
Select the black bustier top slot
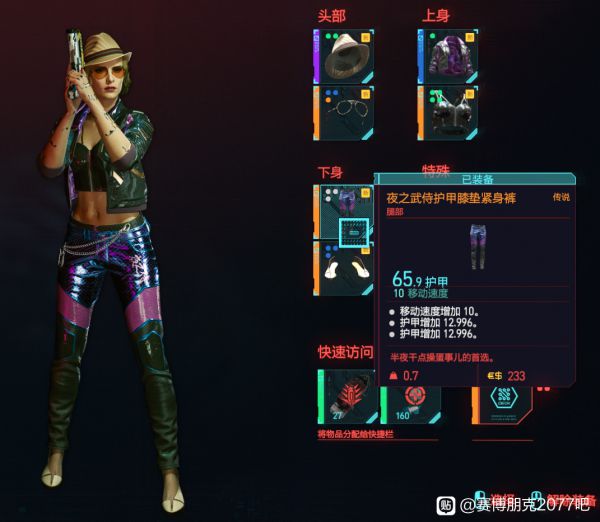(x=448, y=110)
